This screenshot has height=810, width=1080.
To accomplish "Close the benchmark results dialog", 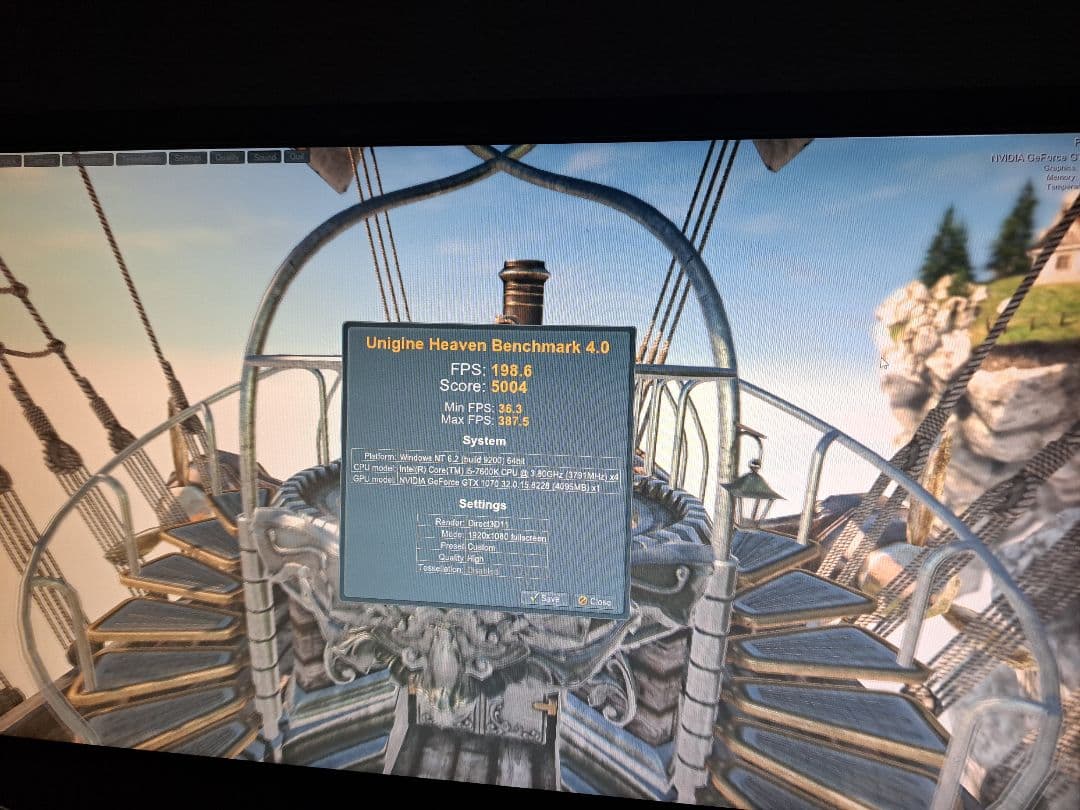I will tap(593, 601).
